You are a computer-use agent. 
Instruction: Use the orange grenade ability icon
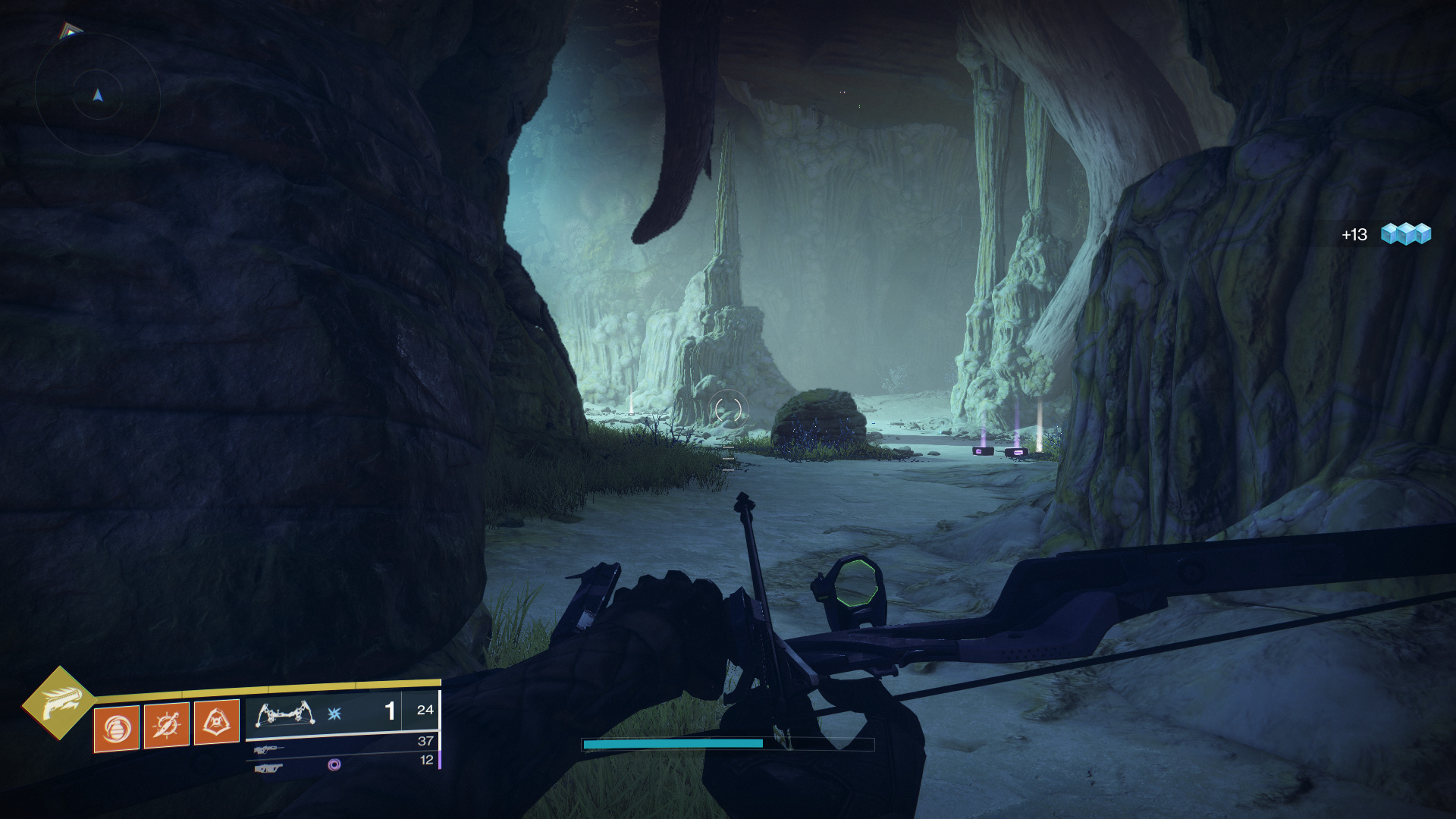click(x=116, y=729)
